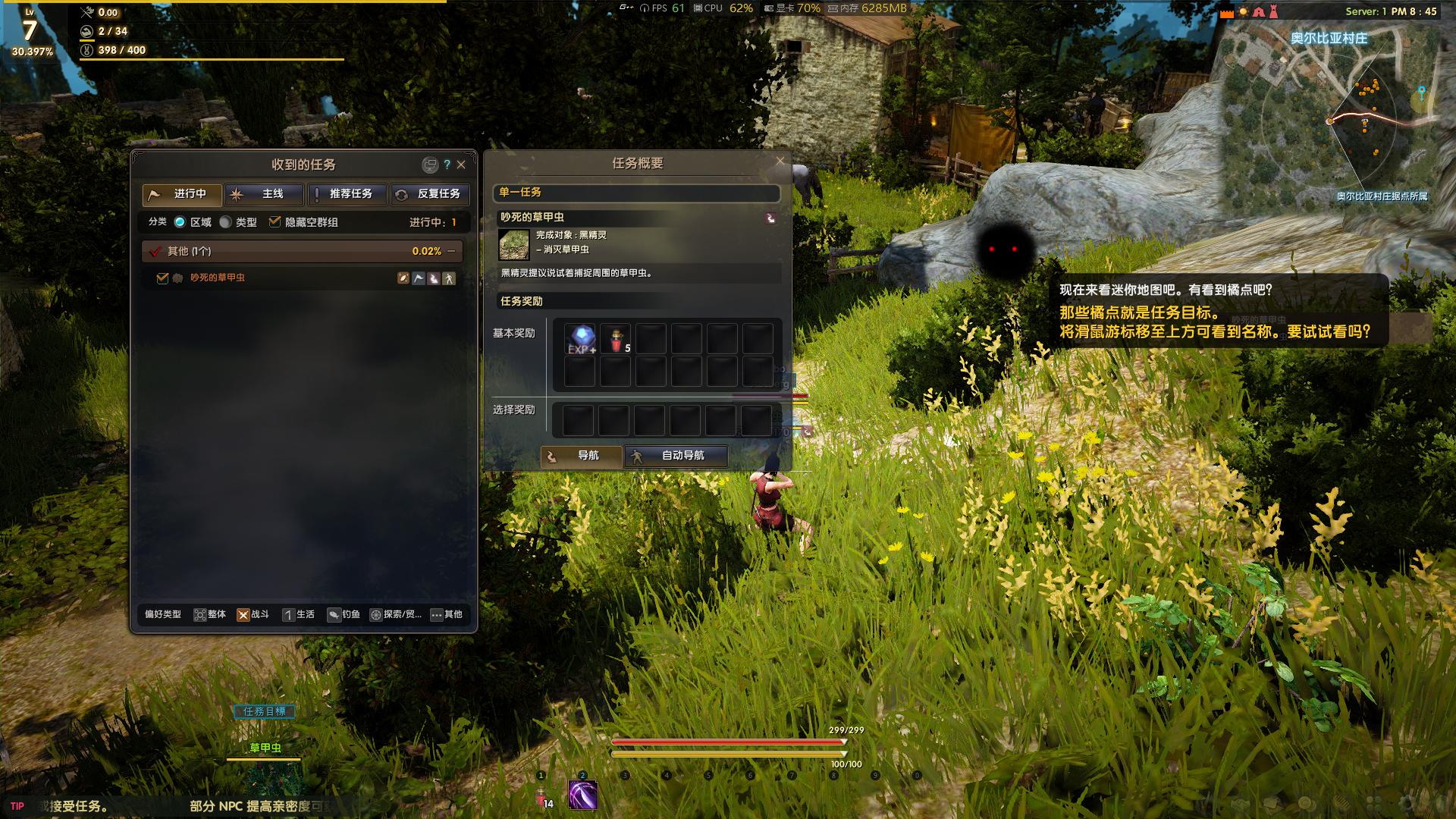Image resolution: width=1456 pixels, height=819 pixels.
Task: Select the 反复任务 repeatable quests tab
Action: pyautogui.click(x=431, y=194)
